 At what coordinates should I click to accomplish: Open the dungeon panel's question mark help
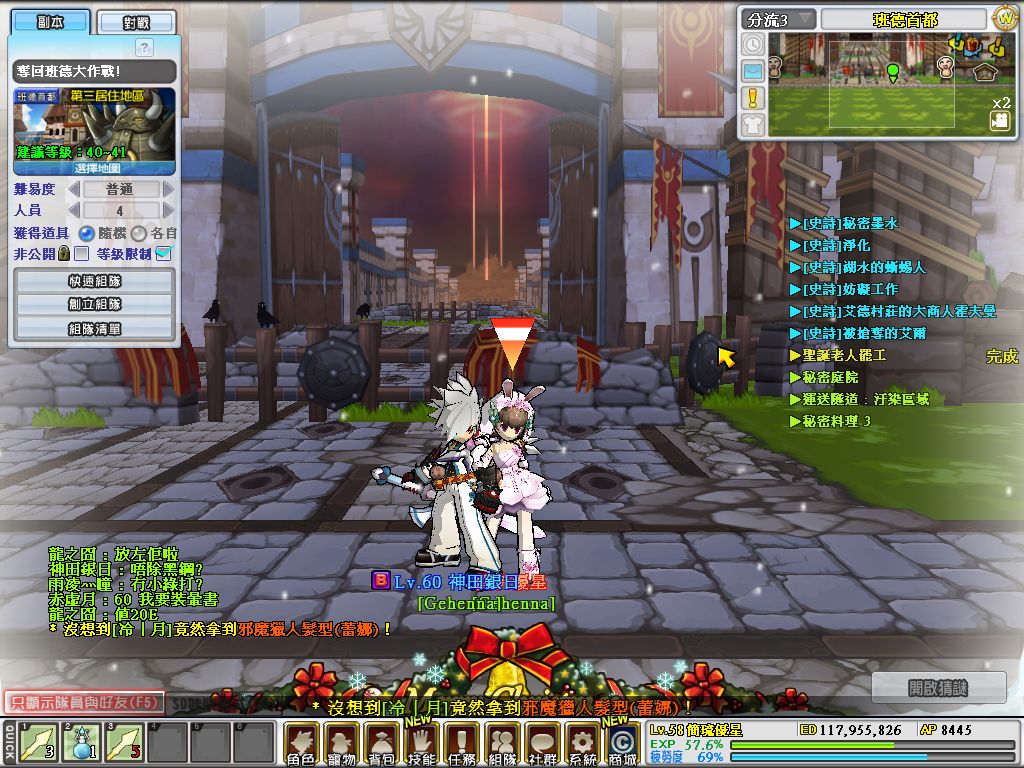click(144, 47)
